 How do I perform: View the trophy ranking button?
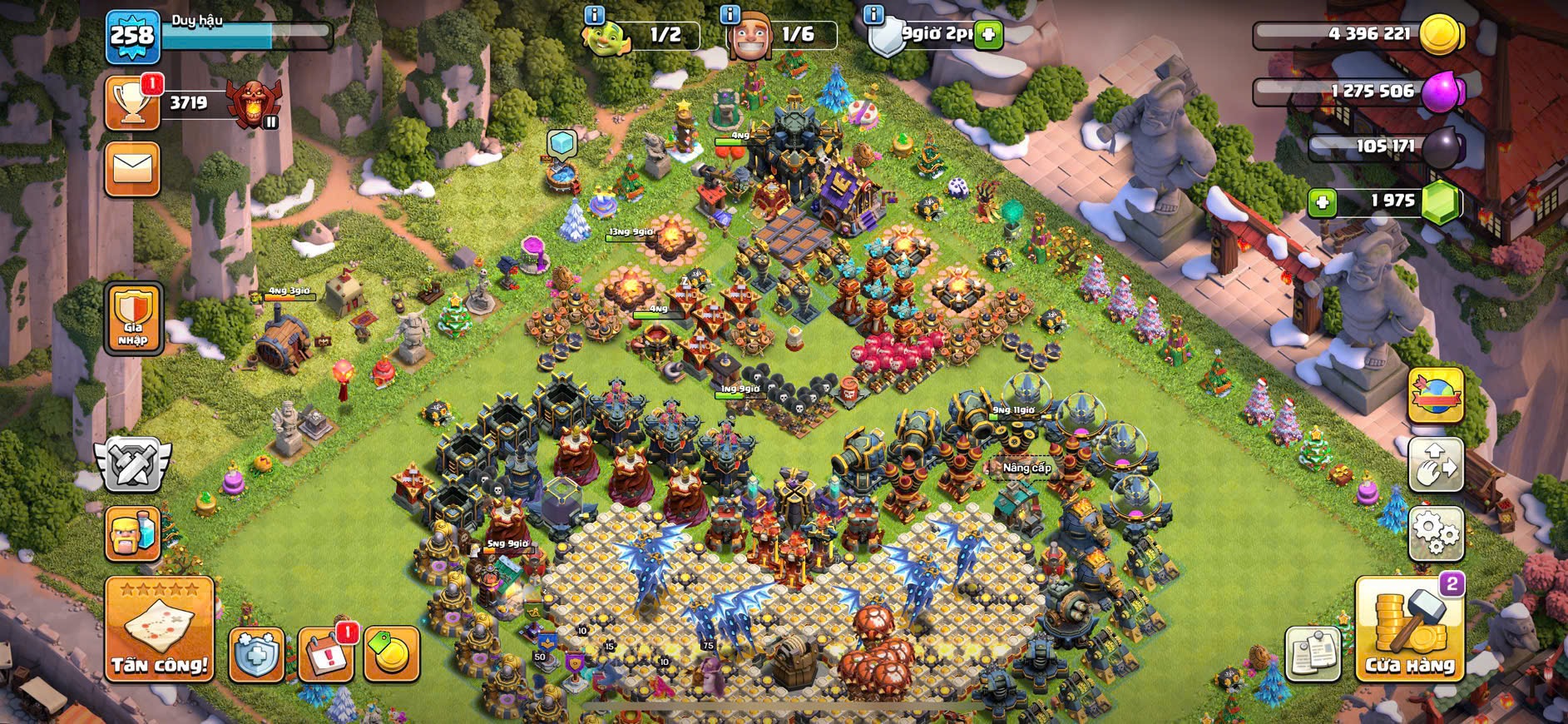tap(133, 103)
